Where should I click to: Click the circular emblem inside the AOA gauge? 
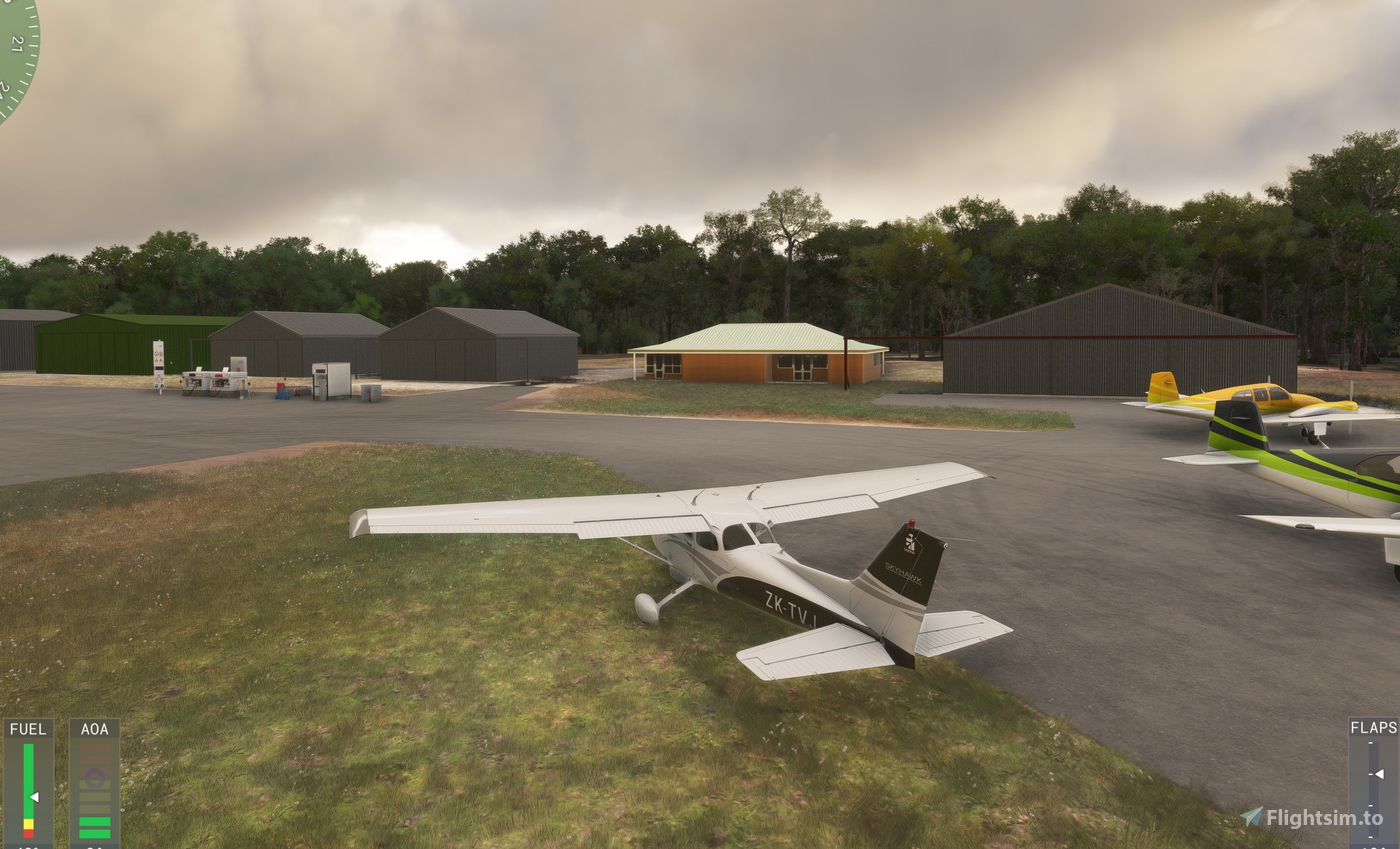click(x=94, y=777)
